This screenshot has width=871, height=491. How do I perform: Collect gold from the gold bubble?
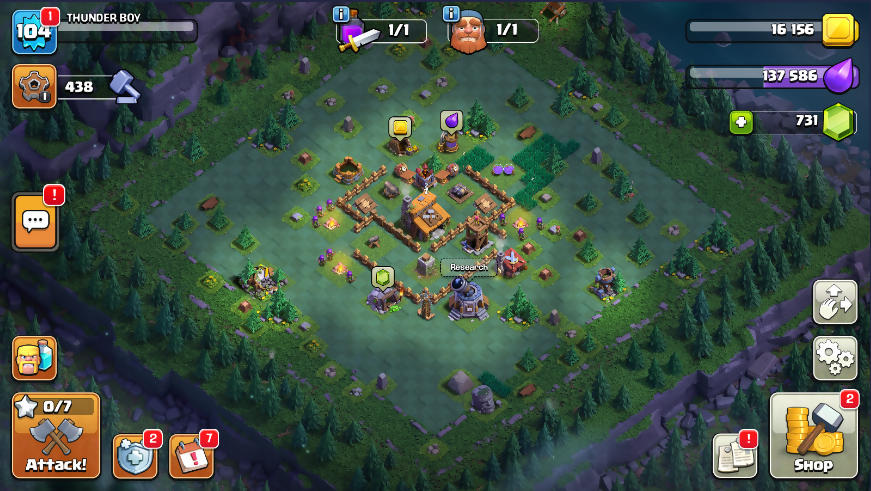(400, 128)
